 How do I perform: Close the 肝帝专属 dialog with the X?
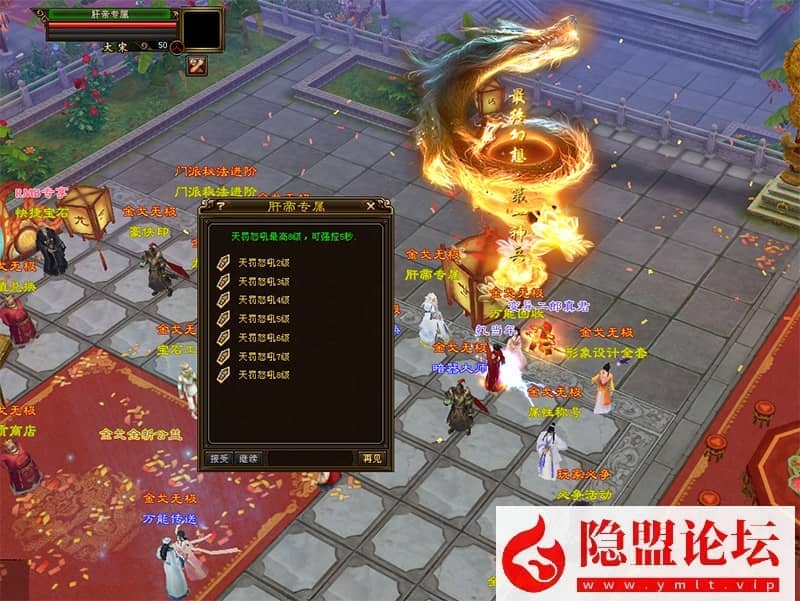coord(371,206)
